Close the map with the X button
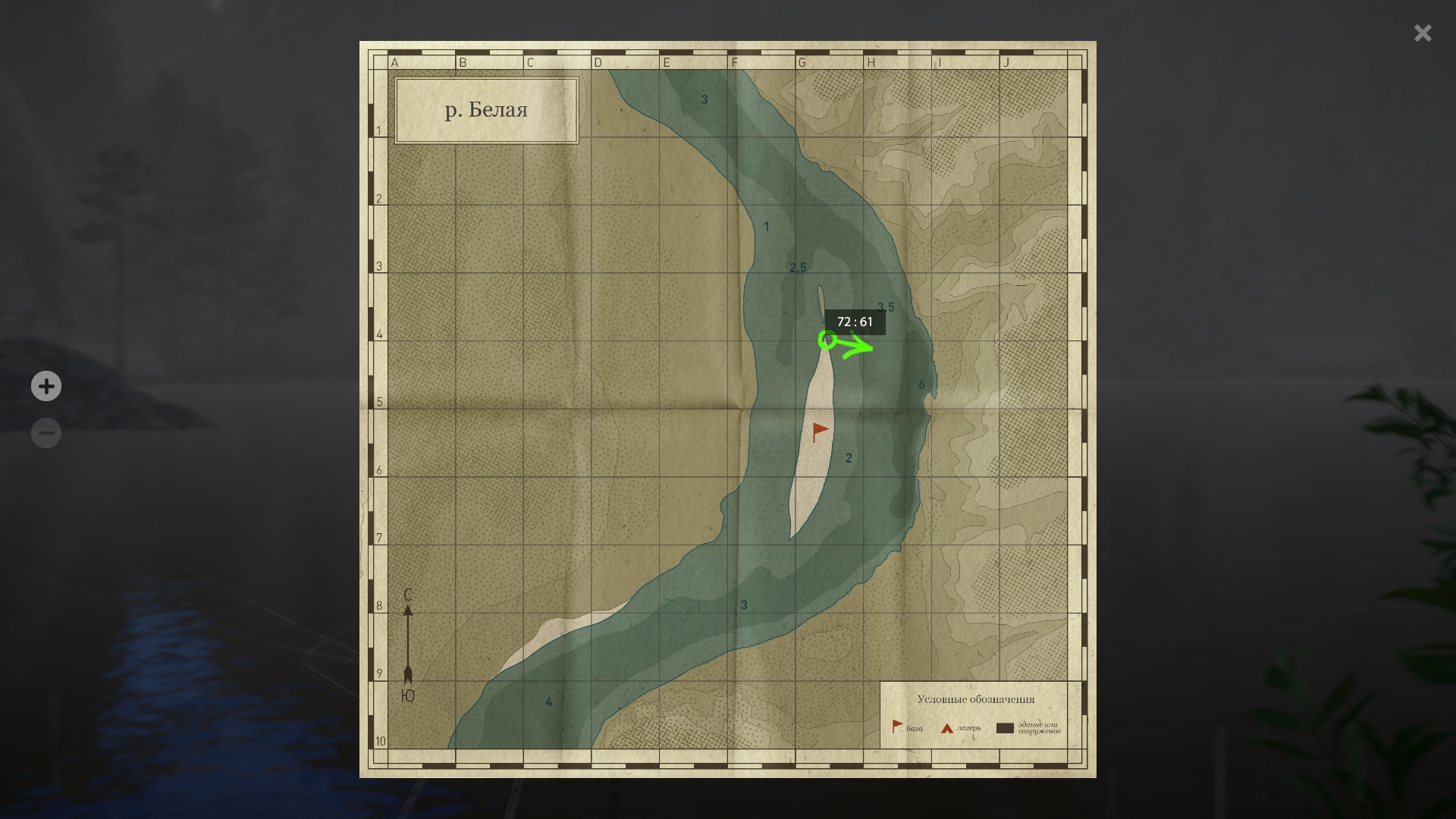The image size is (1456, 819). tap(1423, 33)
